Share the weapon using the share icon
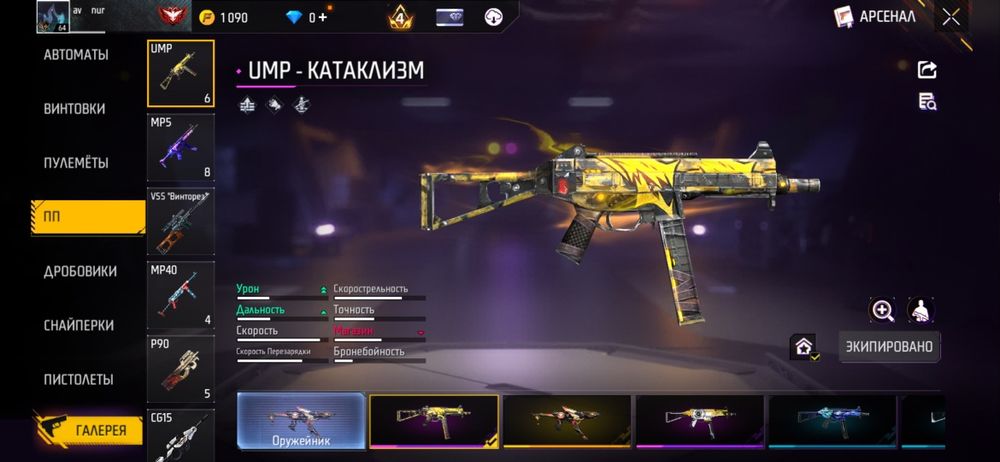 [927, 69]
